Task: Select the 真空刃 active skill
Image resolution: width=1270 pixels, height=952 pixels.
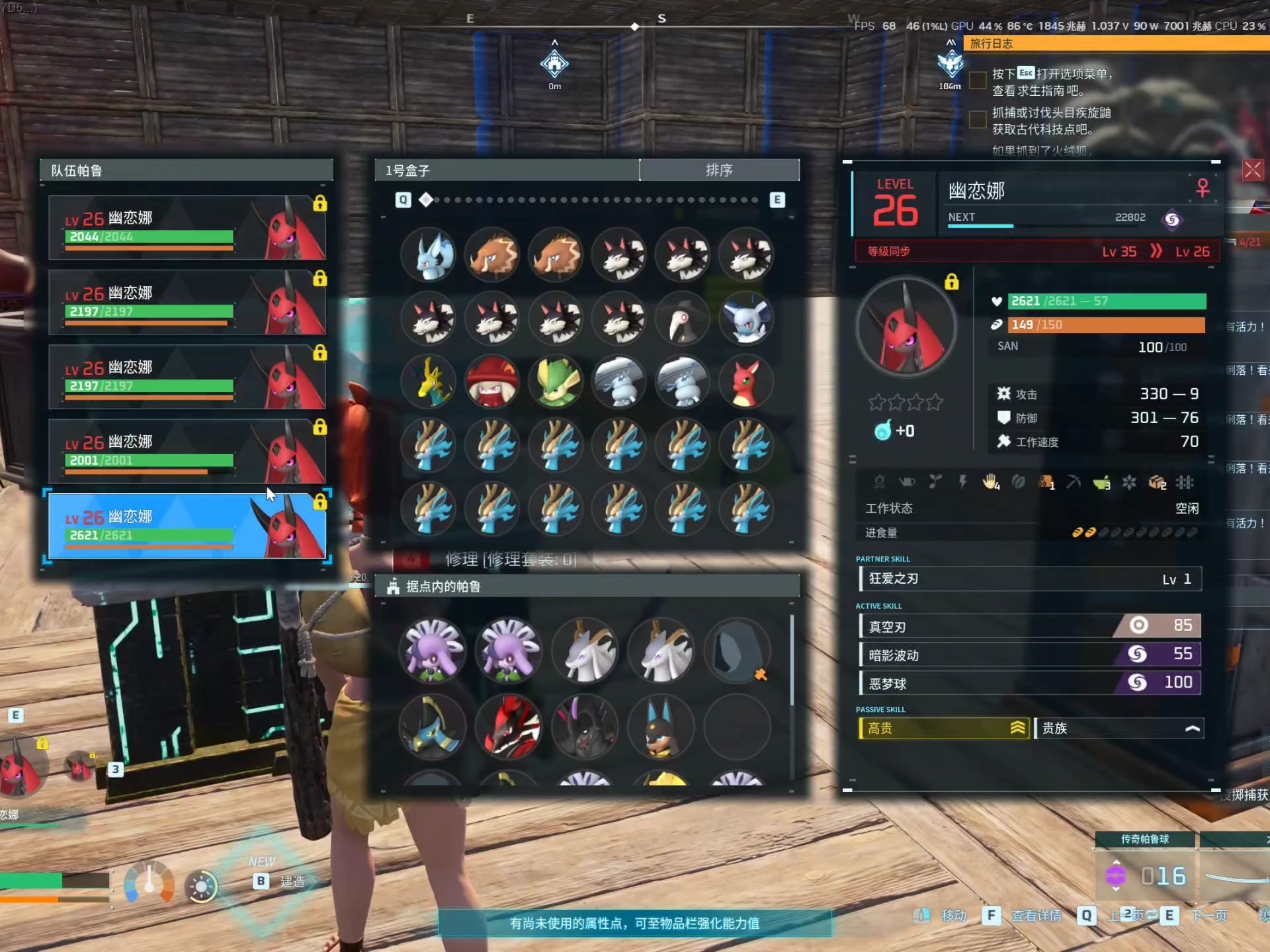Action: click(1029, 626)
